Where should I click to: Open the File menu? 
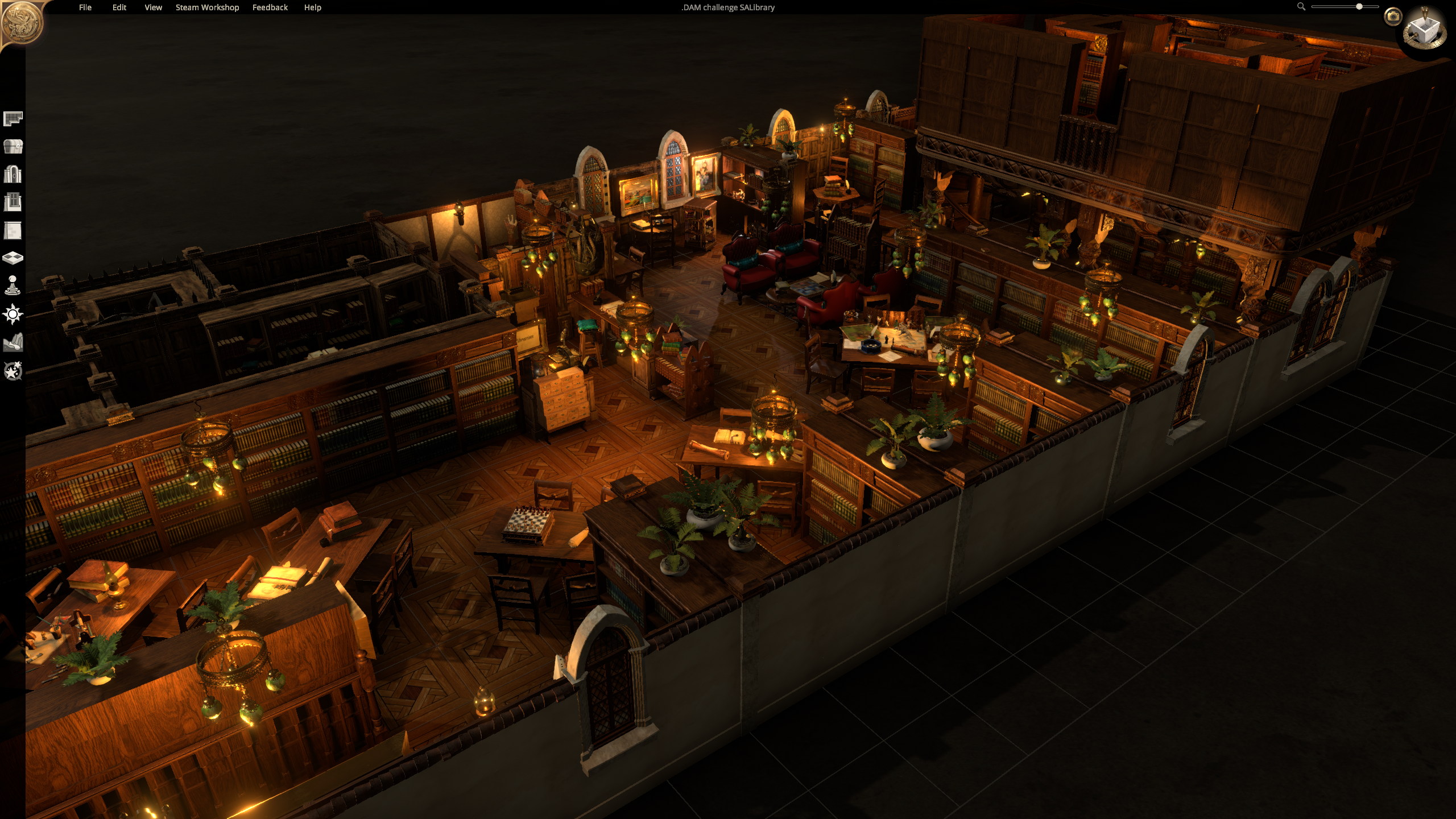[85, 7]
